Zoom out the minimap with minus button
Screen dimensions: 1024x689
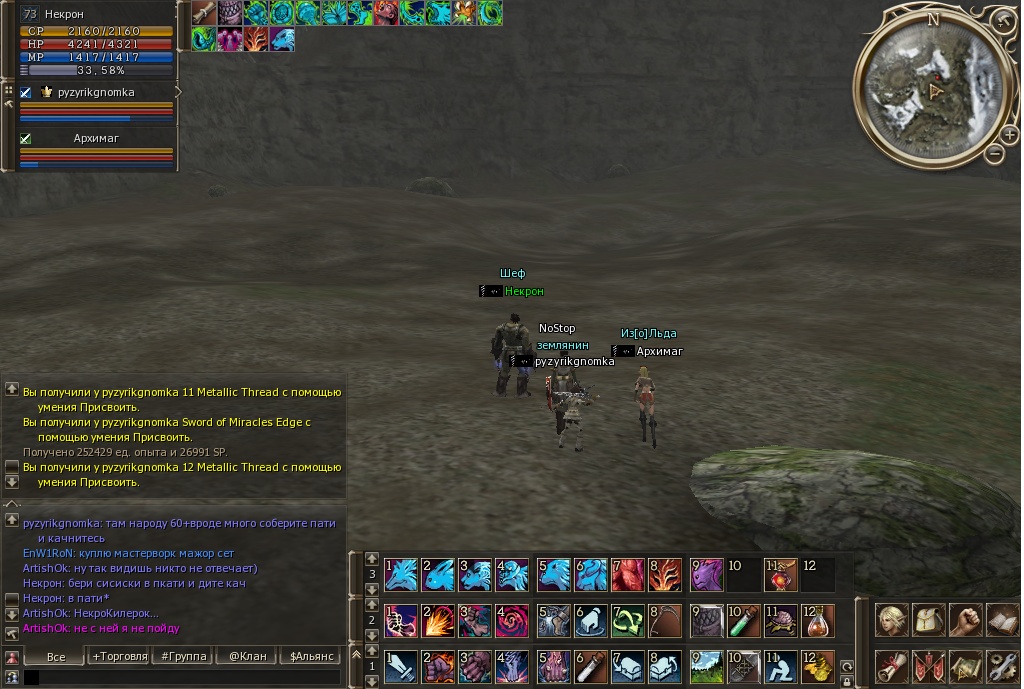pyautogui.click(x=995, y=153)
